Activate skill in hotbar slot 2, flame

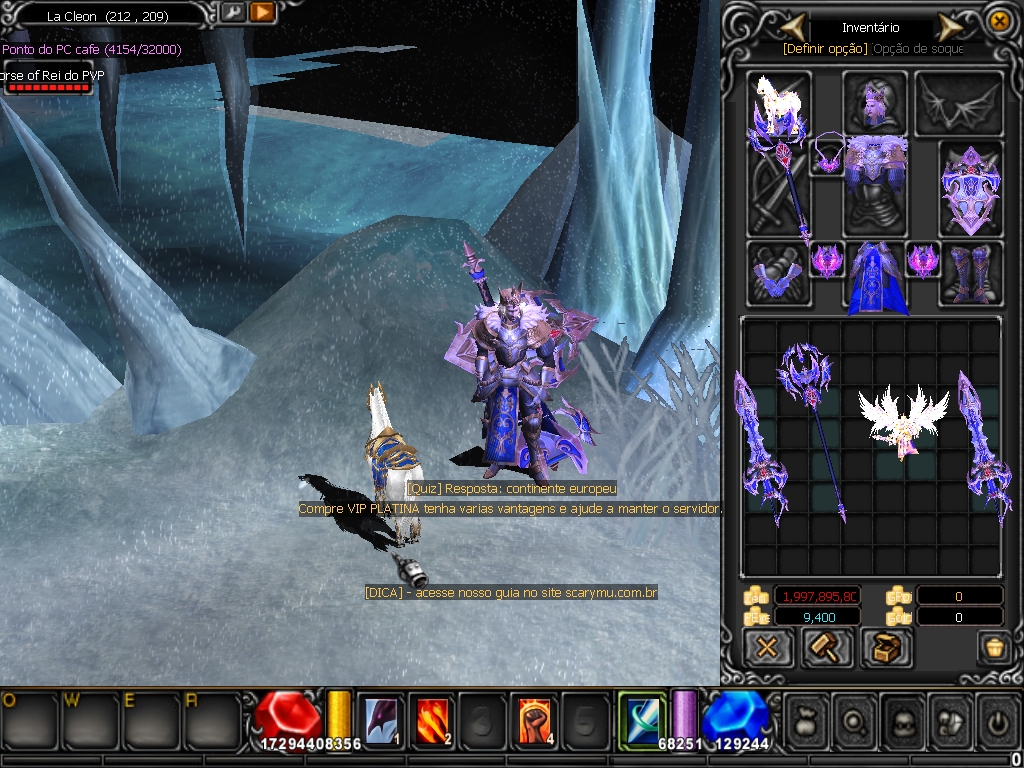[x=432, y=720]
